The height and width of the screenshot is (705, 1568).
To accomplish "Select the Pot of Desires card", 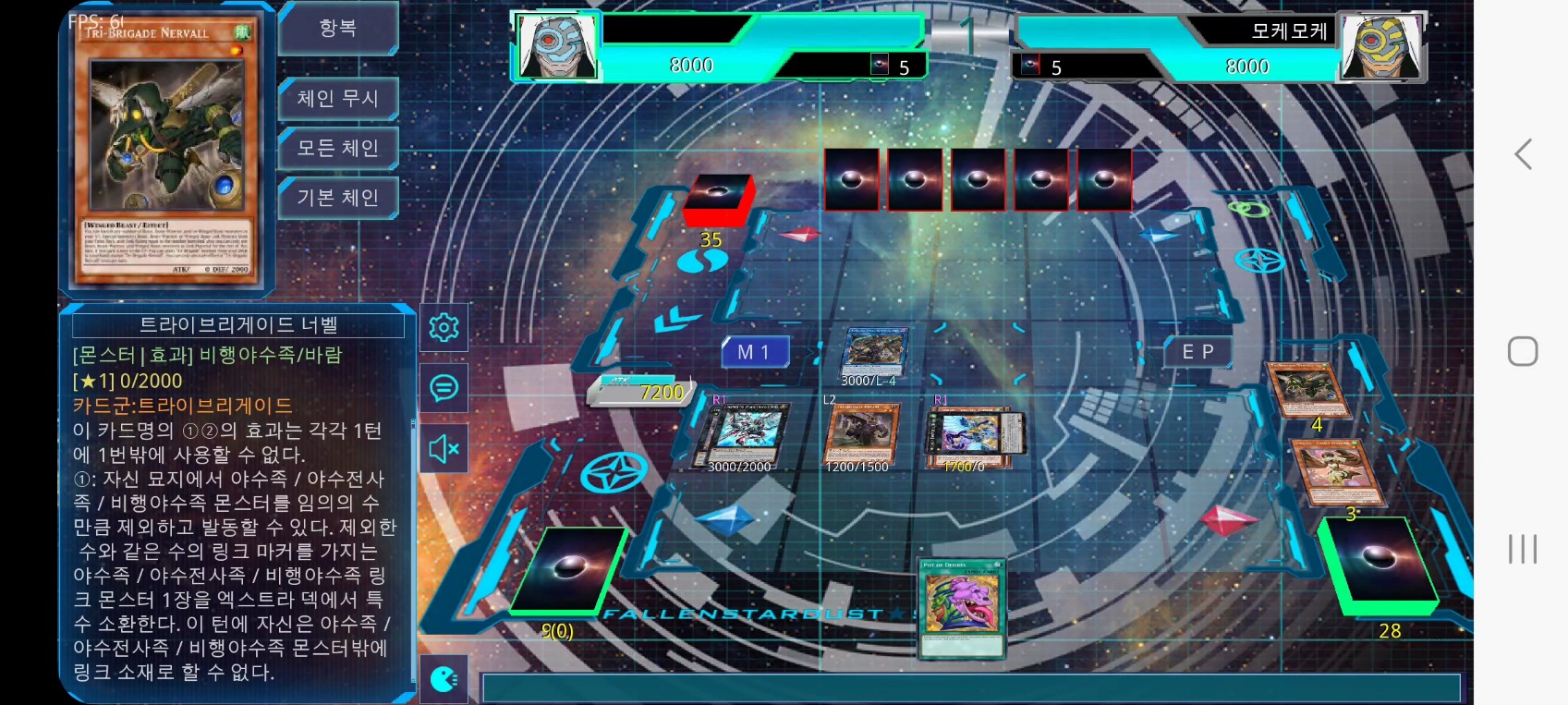I will coord(961,608).
